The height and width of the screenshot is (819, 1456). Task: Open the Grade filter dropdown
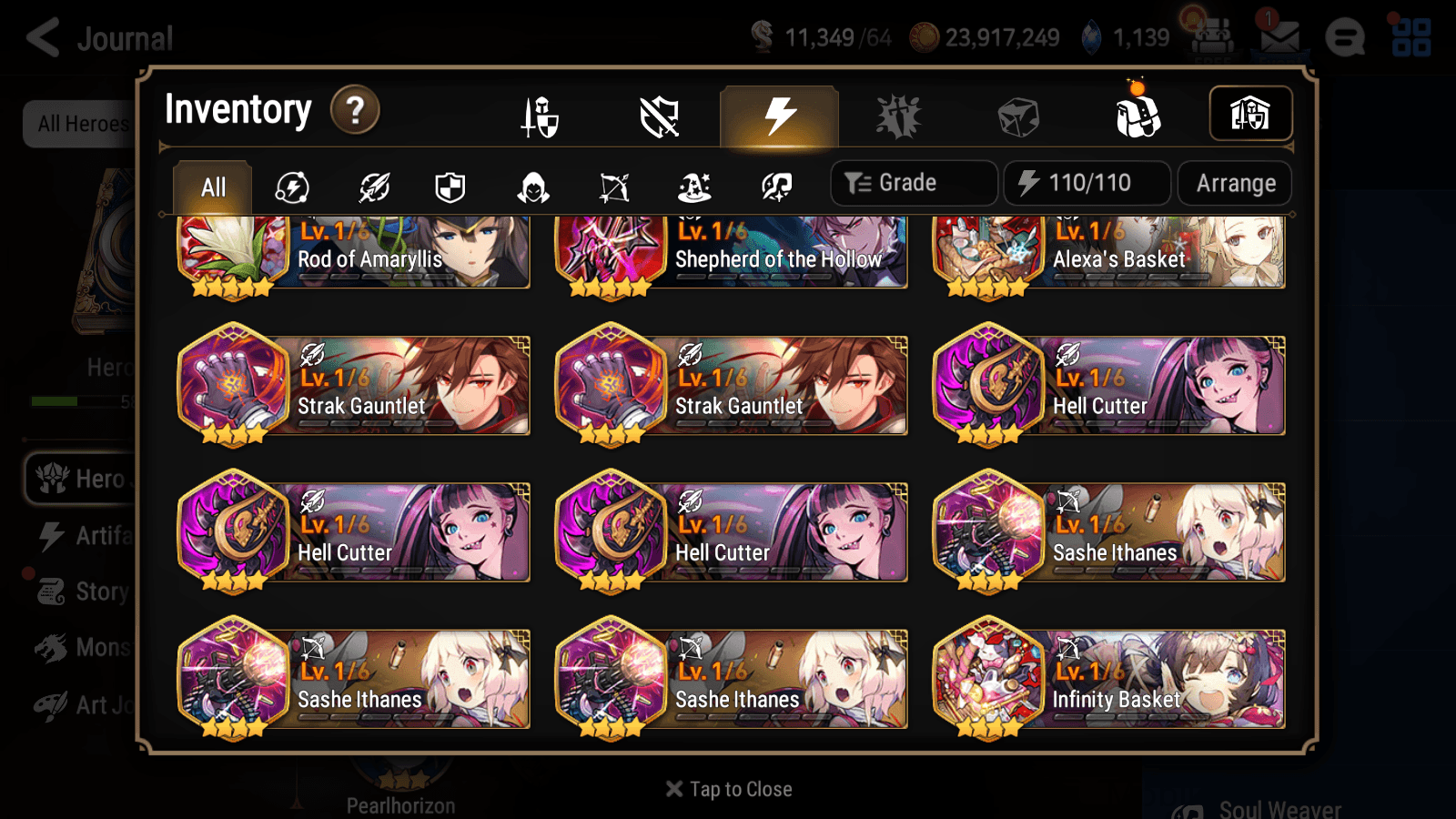(x=913, y=182)
